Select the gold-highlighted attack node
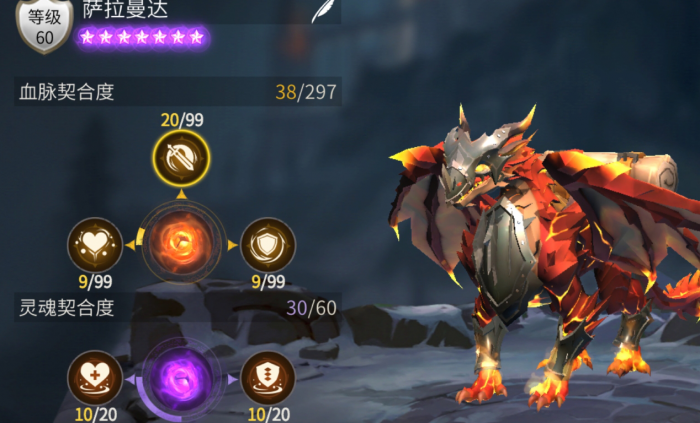The width and height of the screenshot is (700, 423). [x=181, y=156]
